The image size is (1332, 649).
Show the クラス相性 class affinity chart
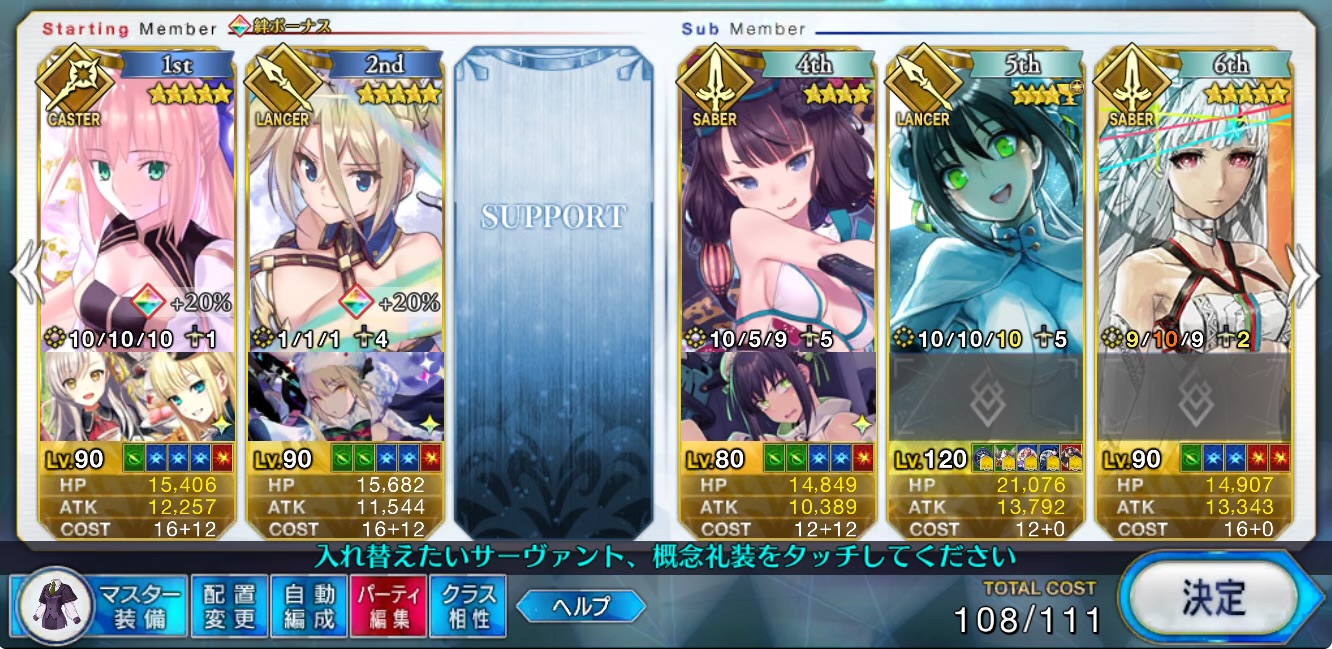point(467,606)
